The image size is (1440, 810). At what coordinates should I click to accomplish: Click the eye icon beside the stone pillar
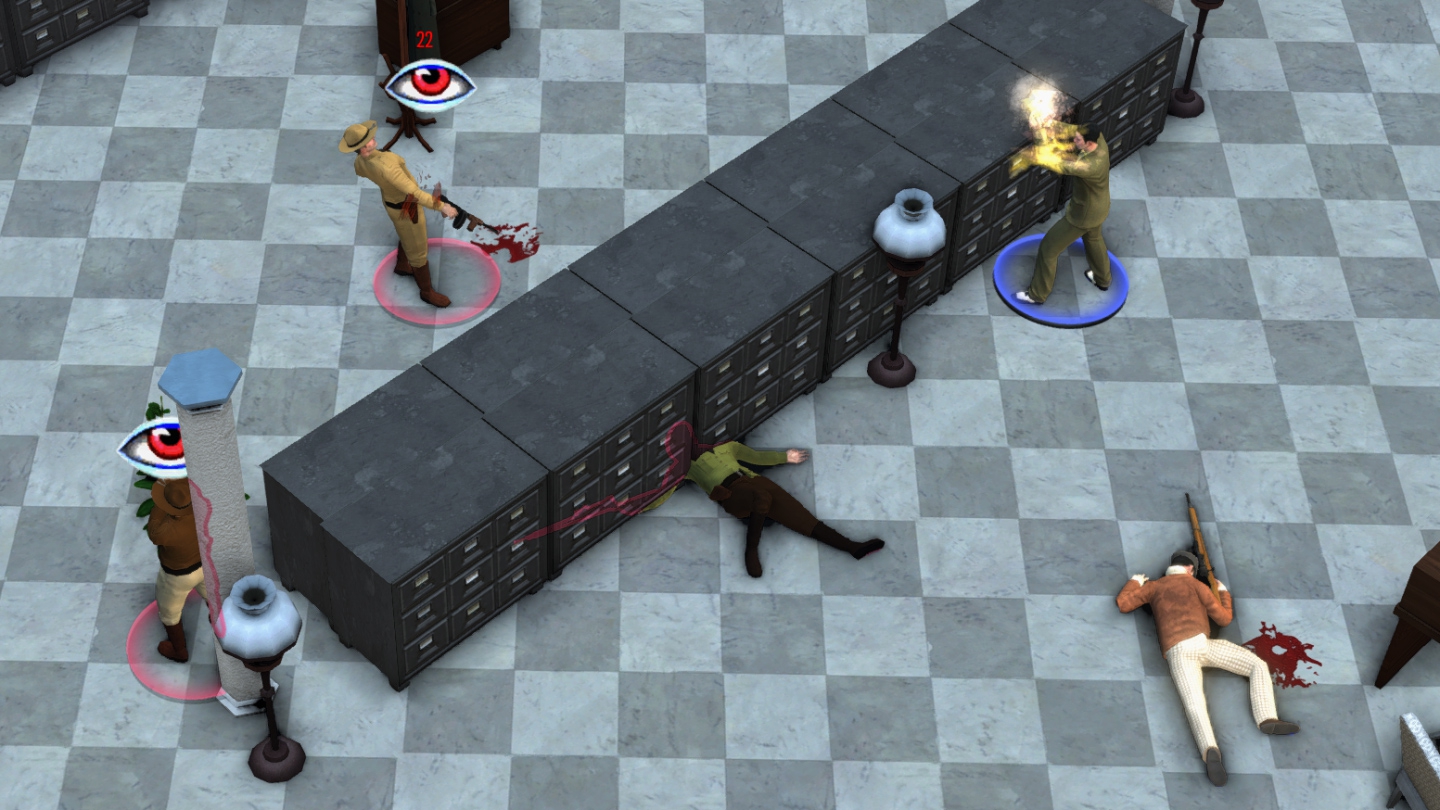click(x=152, y=447)
